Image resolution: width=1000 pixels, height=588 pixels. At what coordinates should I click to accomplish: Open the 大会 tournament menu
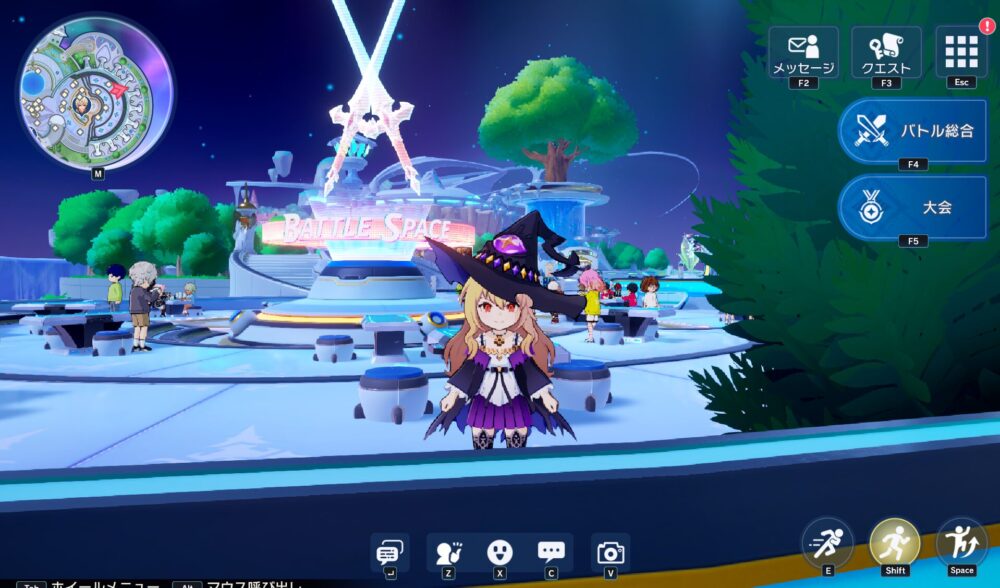pos(912,207)
